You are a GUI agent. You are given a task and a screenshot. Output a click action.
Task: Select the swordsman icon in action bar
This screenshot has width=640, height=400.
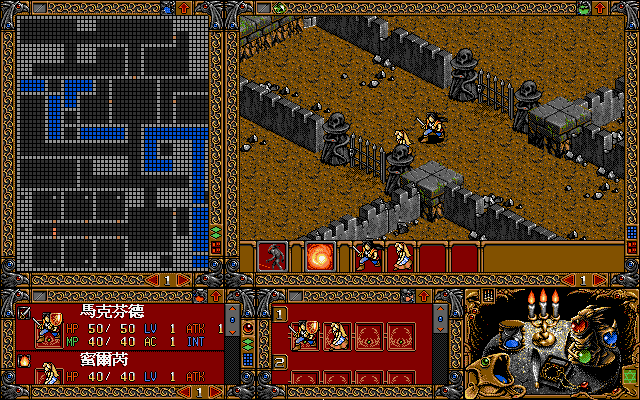[368, 256]
